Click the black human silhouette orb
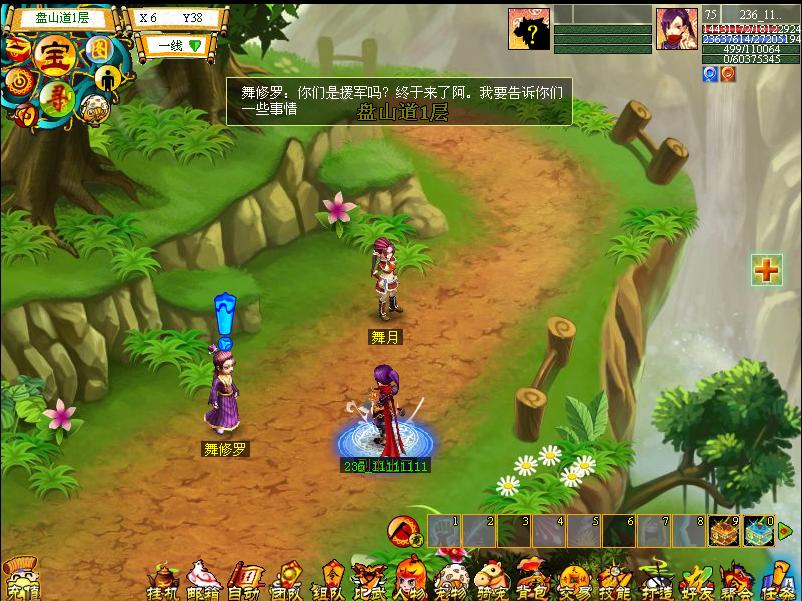 [108, 79]
